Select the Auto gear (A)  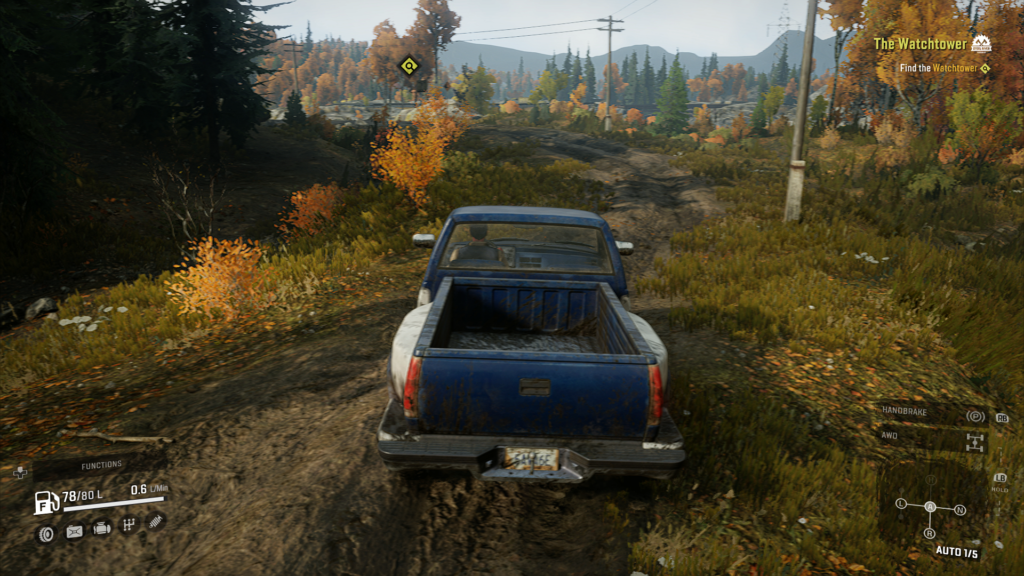tap(930, 506)
